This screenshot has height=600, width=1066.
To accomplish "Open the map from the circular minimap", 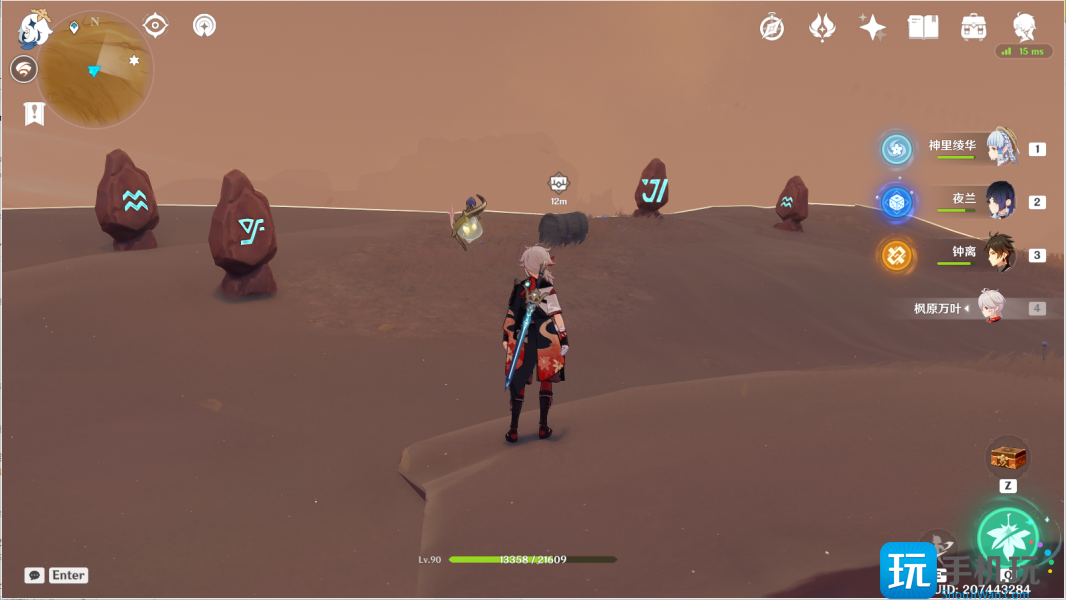I will pyautogui.click(x=96, y=70).
